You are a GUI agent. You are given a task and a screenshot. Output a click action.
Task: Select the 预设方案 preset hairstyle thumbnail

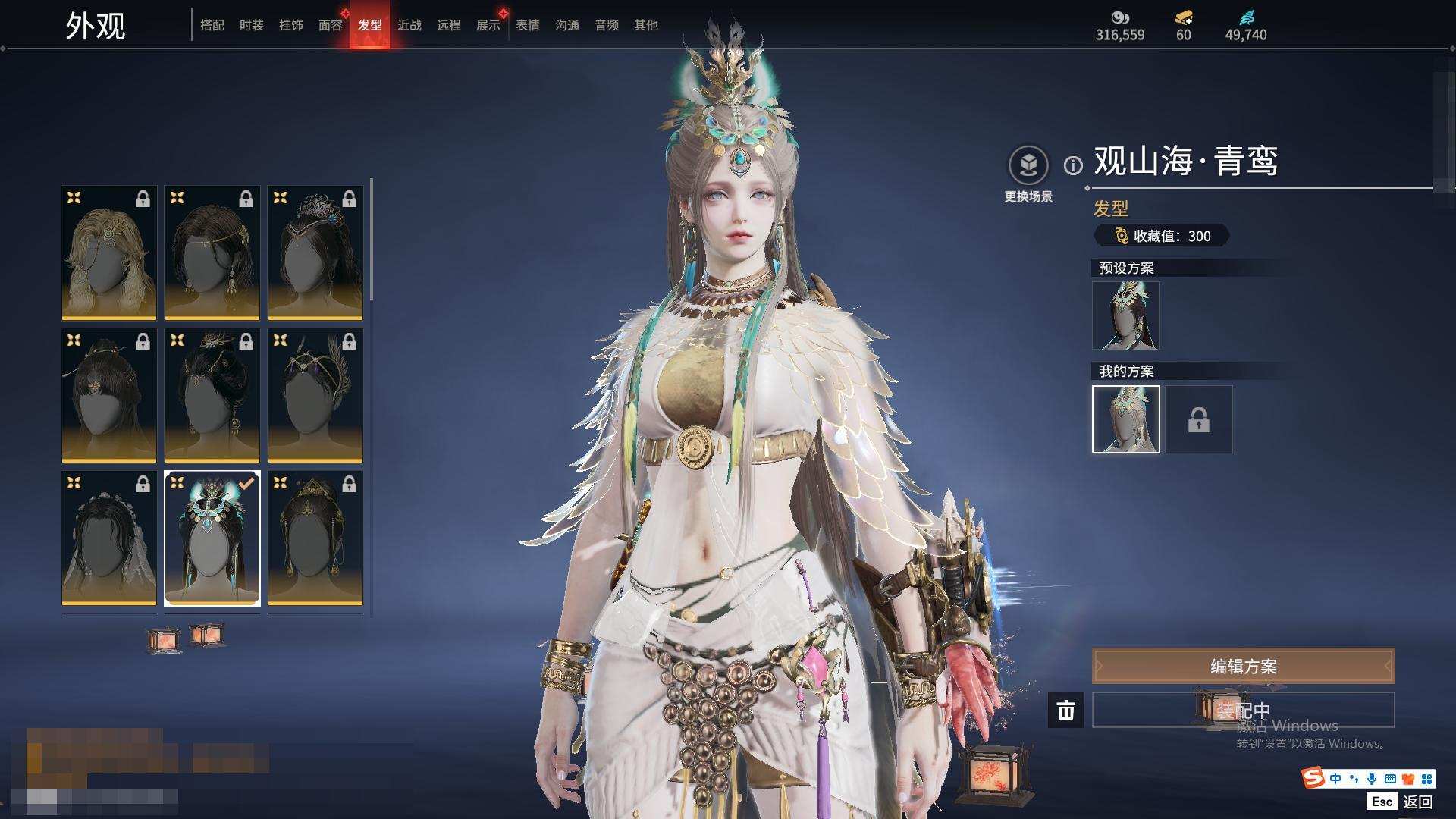tap(1125, 315)
